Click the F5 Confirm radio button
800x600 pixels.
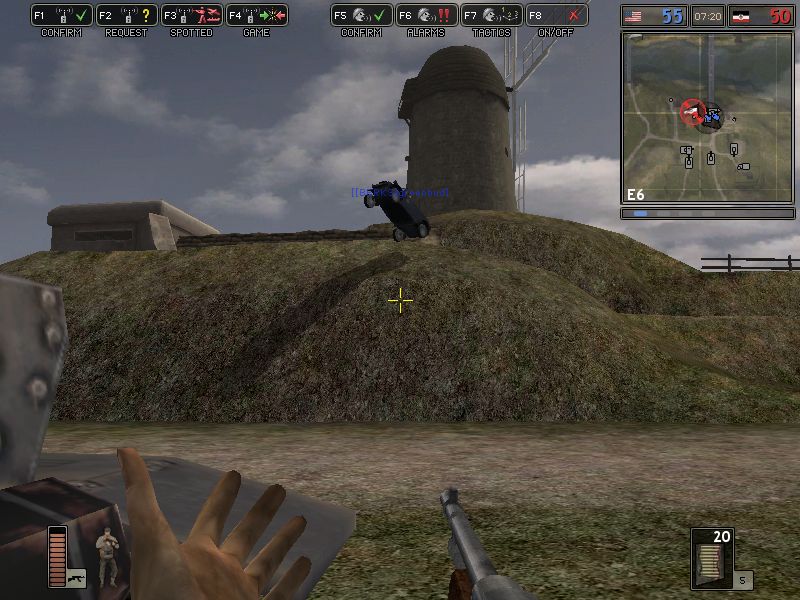[x=361, y=16]
